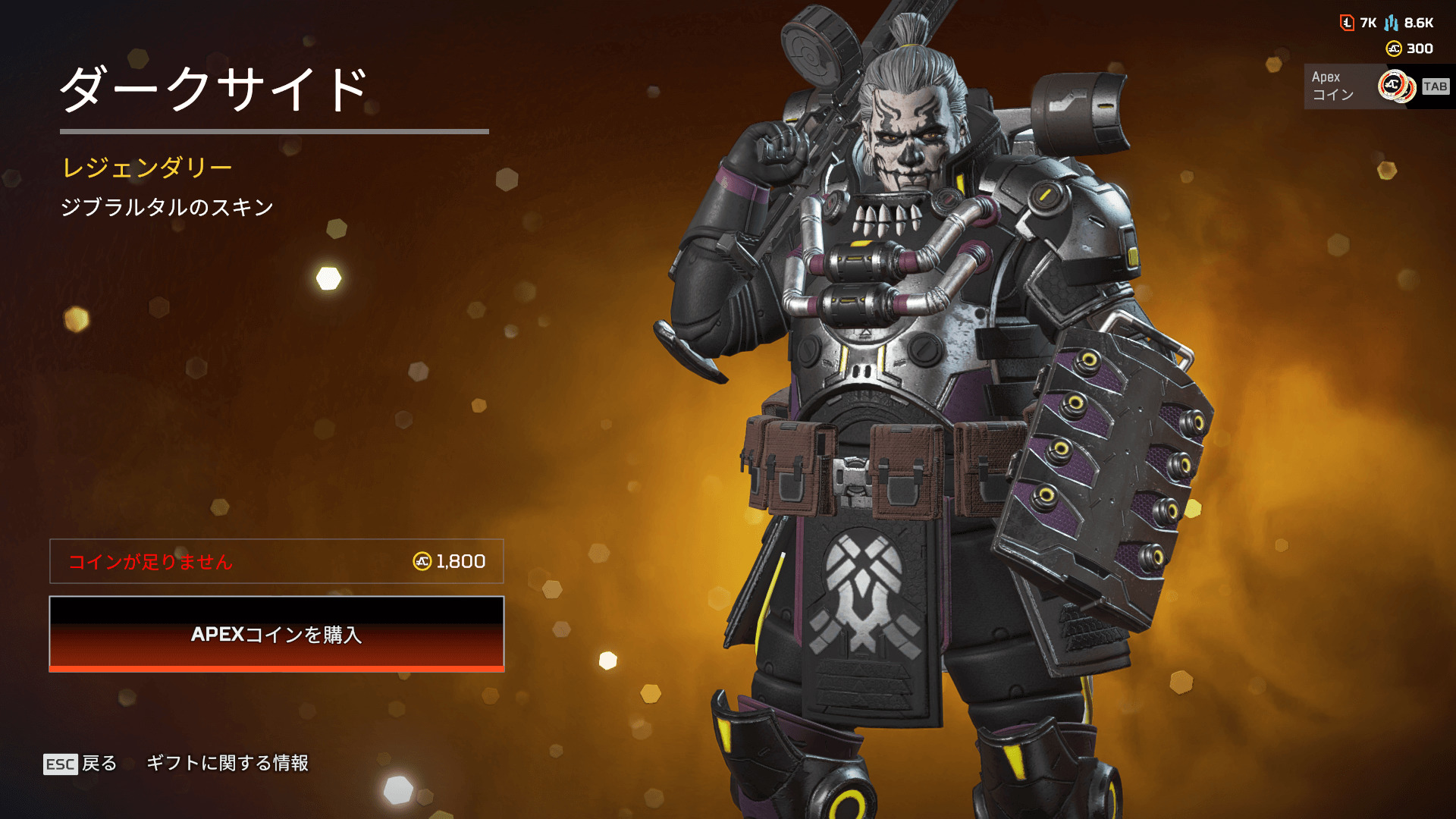
Task: Go back with the 戻る button
Action: tap(81, 764)
